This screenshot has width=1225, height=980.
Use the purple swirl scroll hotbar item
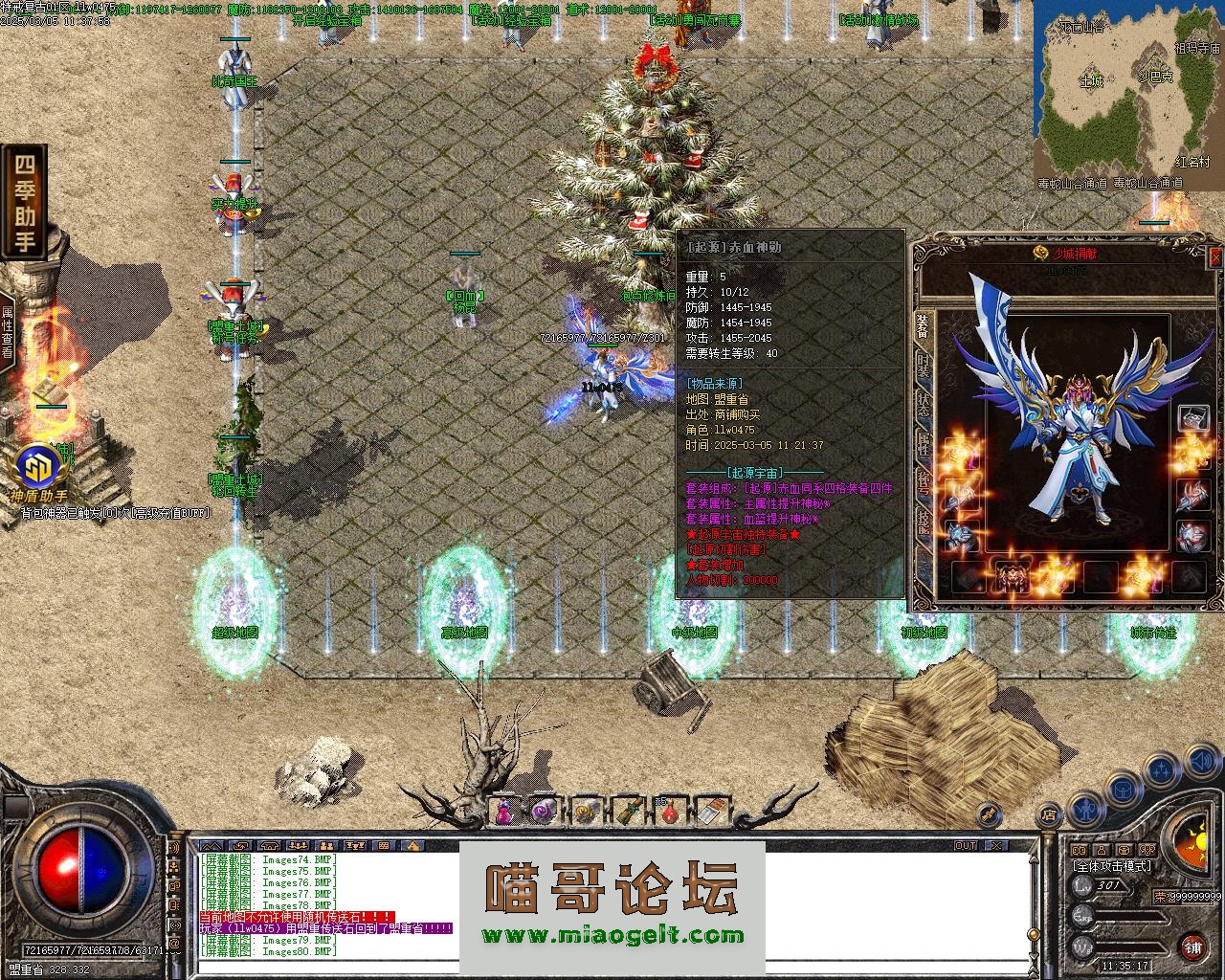click(545, 813)
